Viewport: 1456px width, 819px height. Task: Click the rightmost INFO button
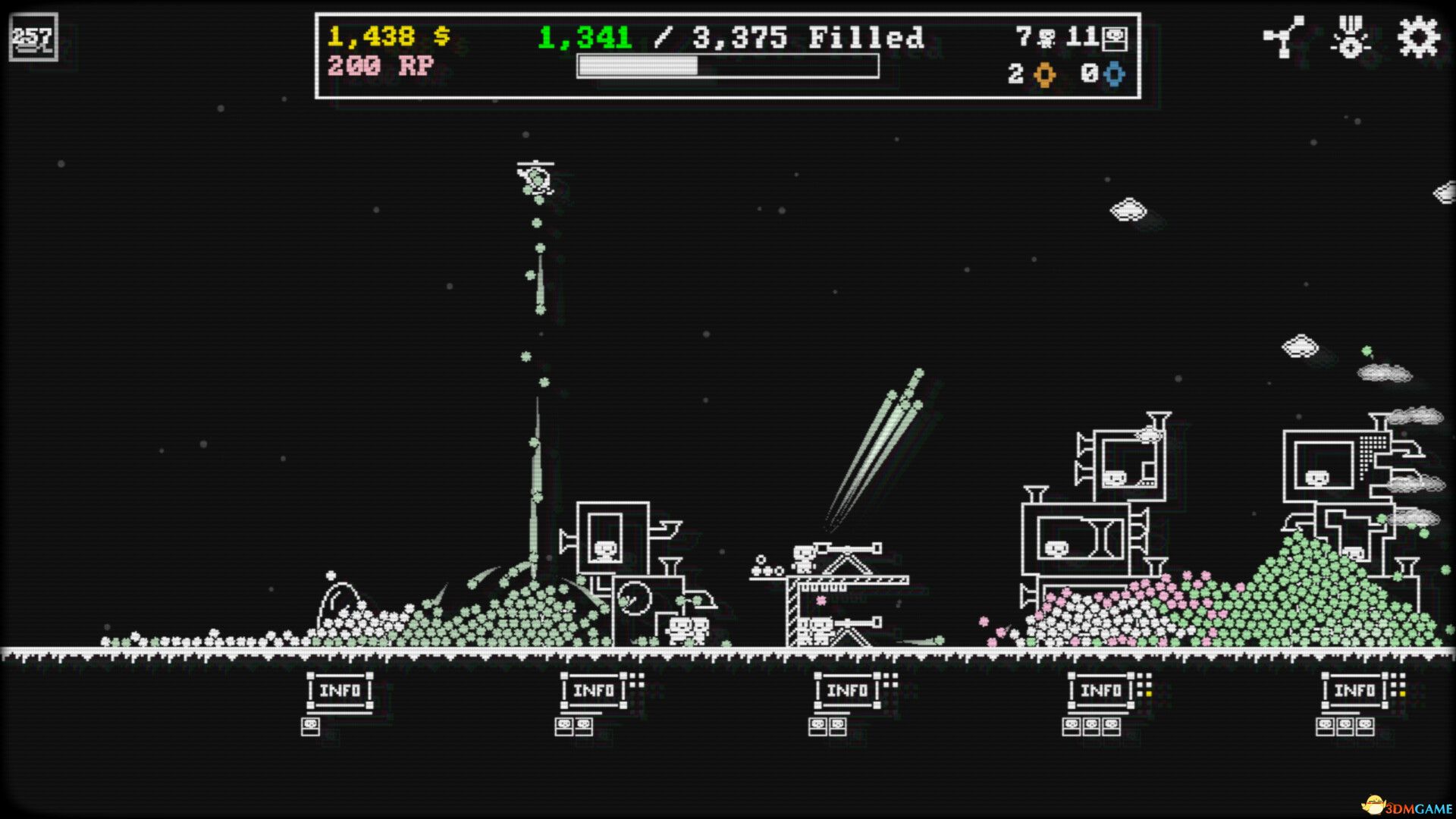(x=1354, y=691)
